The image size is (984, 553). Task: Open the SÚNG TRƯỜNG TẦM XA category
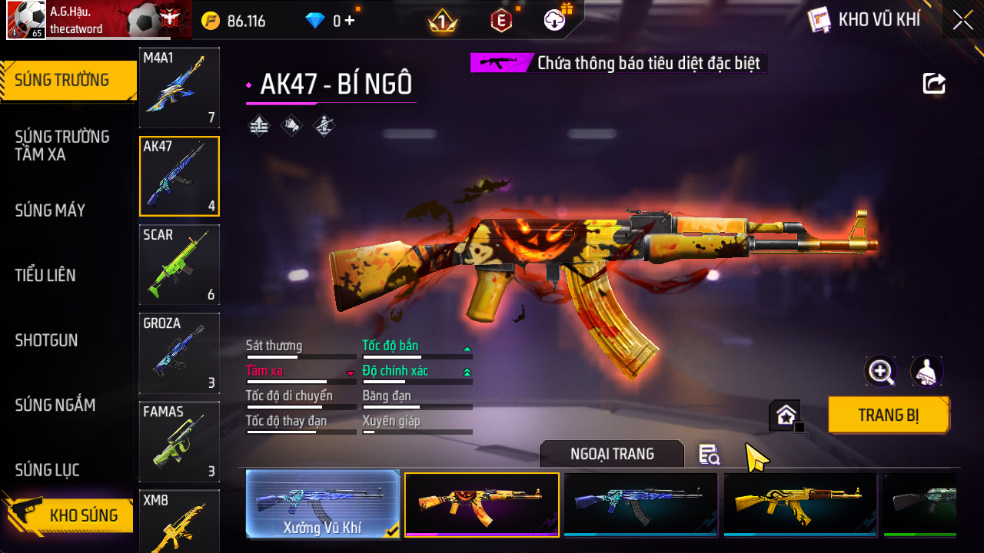62,145
